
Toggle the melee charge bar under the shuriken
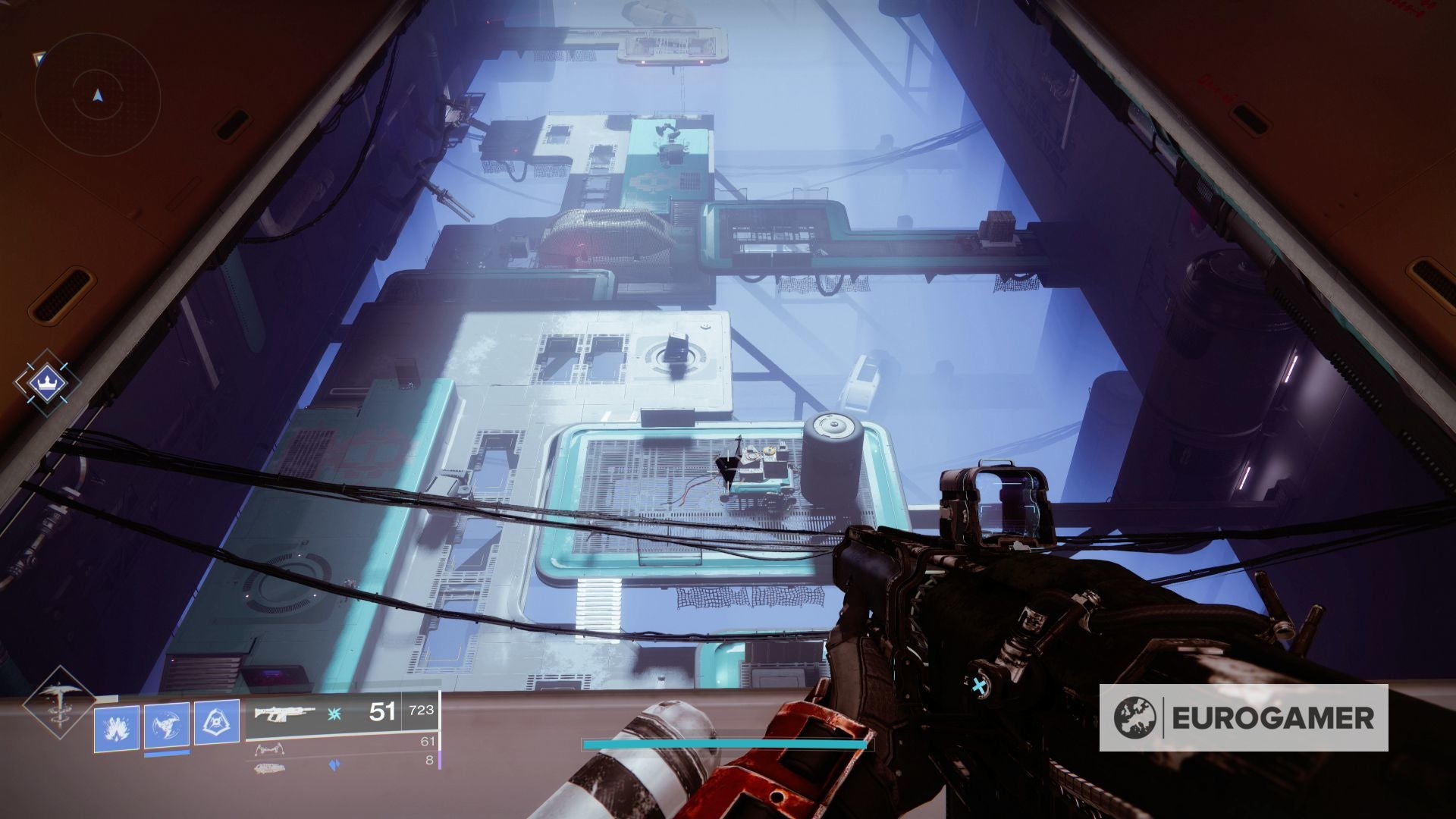coord(166,755)
